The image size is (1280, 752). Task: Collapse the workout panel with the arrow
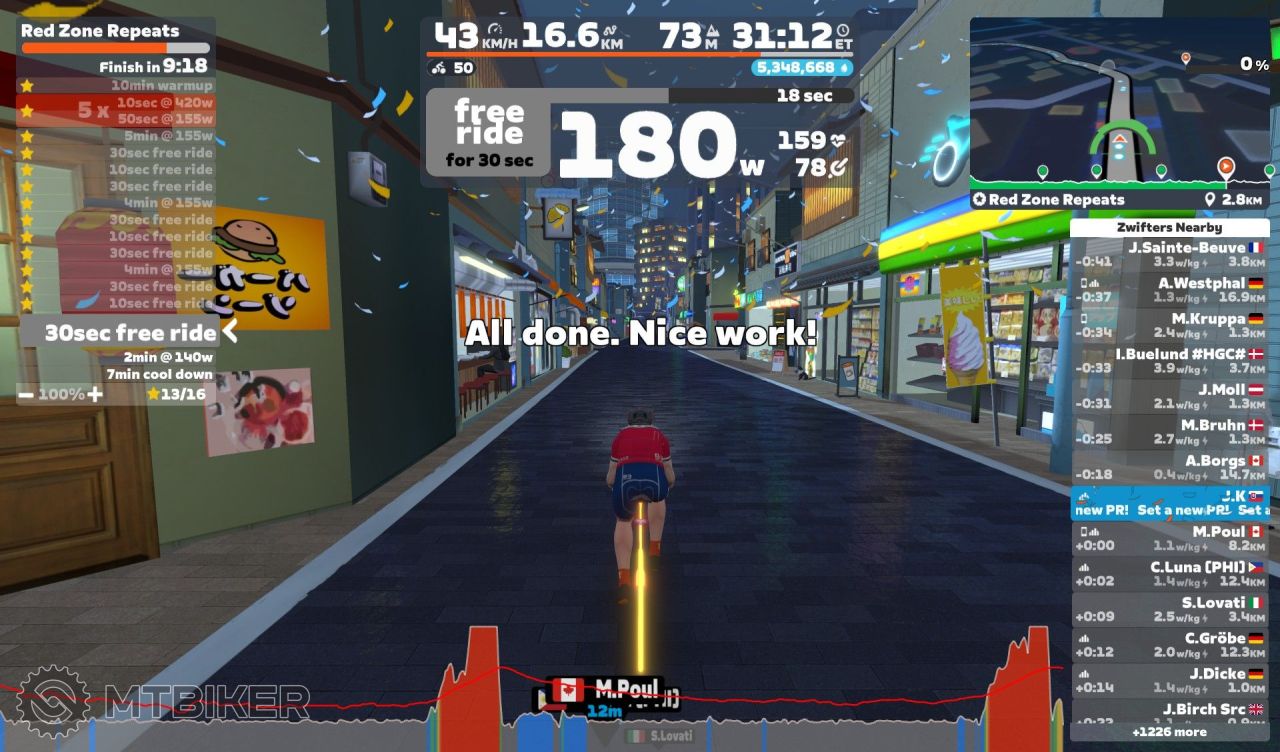pyautogui.click(x=230, y=331)
